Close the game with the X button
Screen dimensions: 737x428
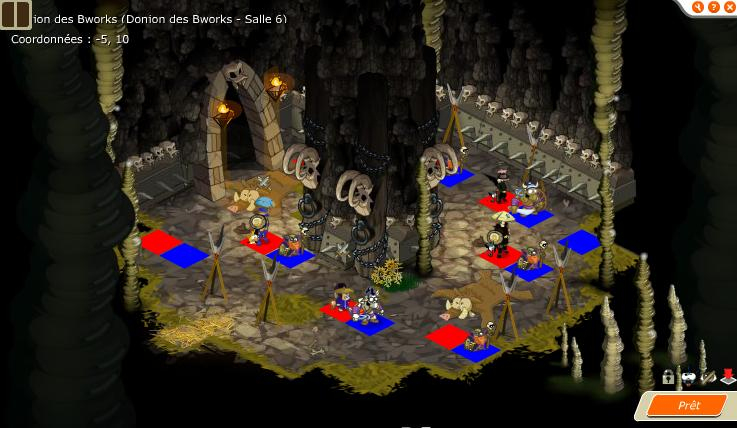[728, 7]
